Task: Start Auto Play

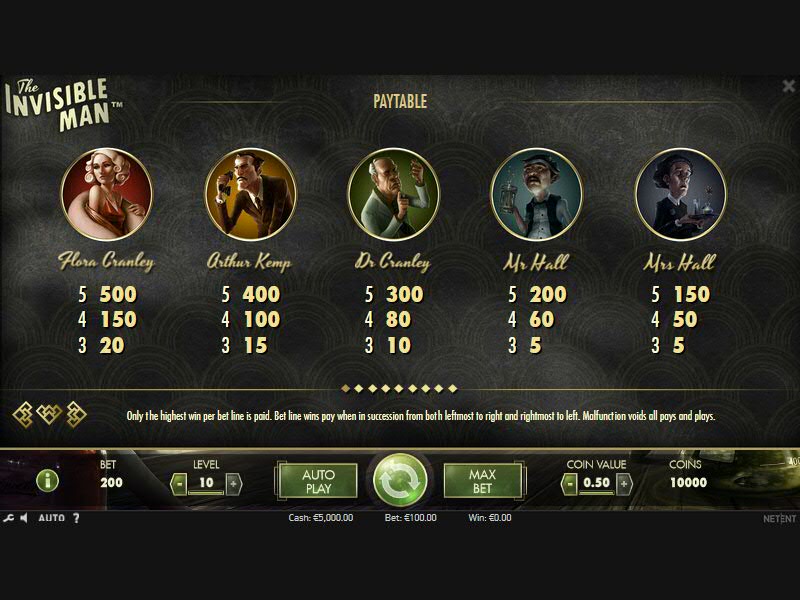Action: point(317,481)
